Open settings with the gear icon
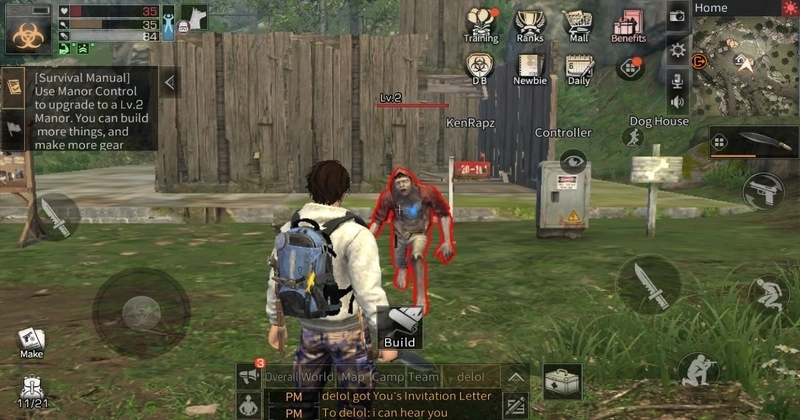The height and width of the screenshot is (420, 800). click(677, 49)
